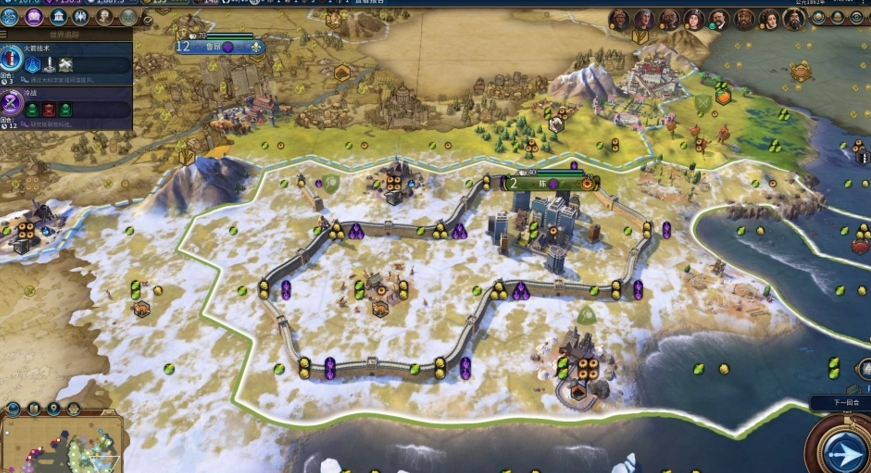Open the great people portrait button
This screenshot has height=473, width=871.
coord(104,17)
